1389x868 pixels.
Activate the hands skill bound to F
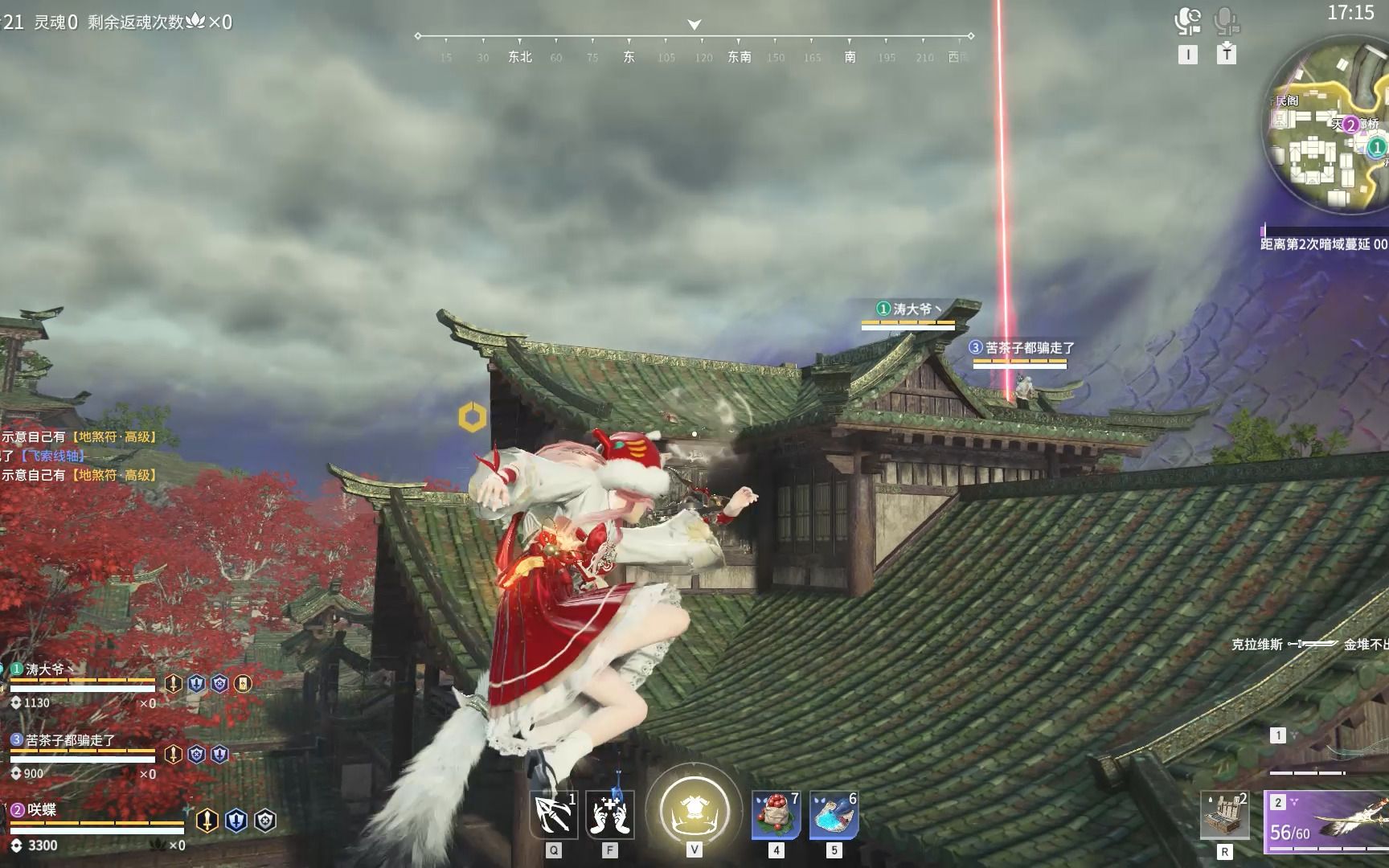pyautogui.click(x=611, y=813)
